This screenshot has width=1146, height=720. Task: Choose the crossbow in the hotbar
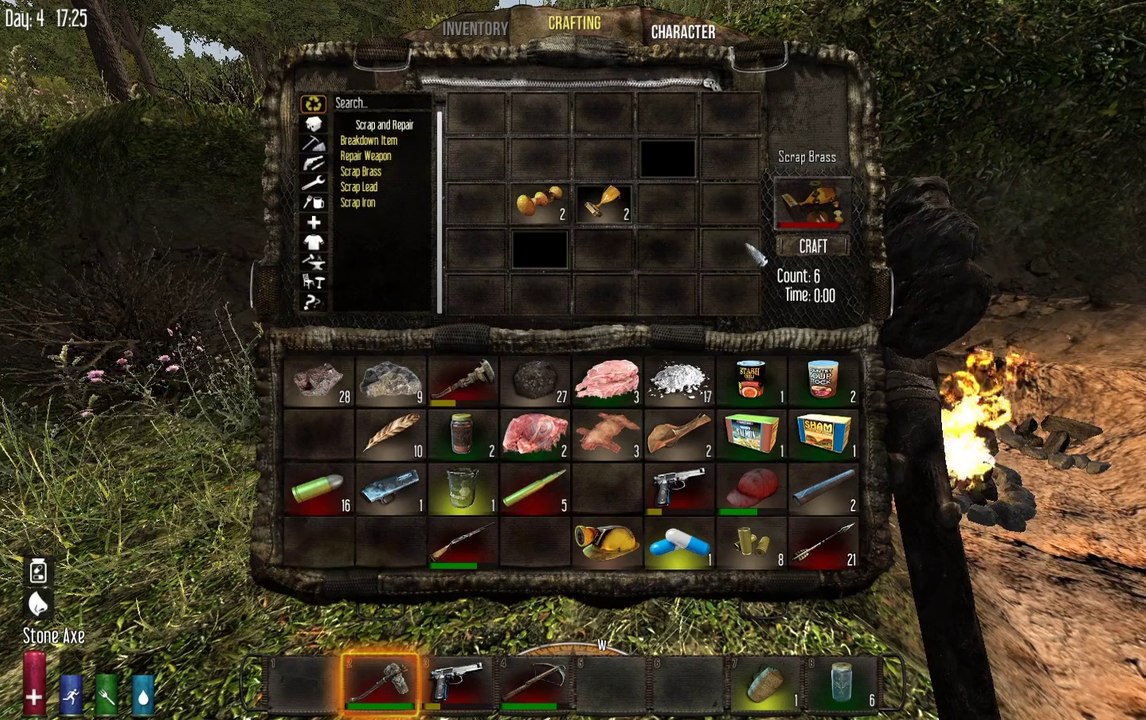(534, 684)
